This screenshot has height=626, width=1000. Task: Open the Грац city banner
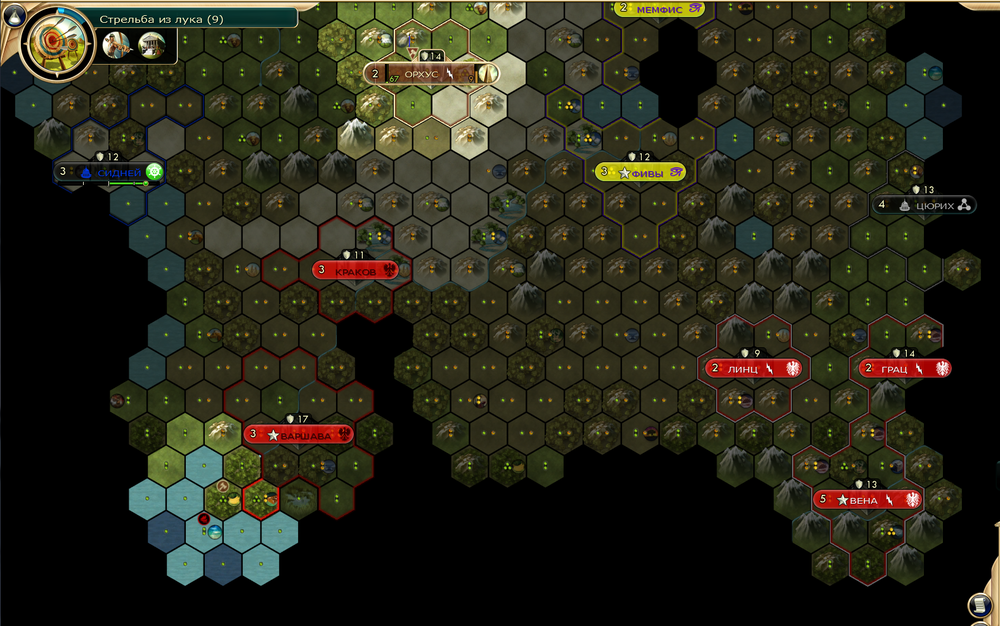click(905, 368)
